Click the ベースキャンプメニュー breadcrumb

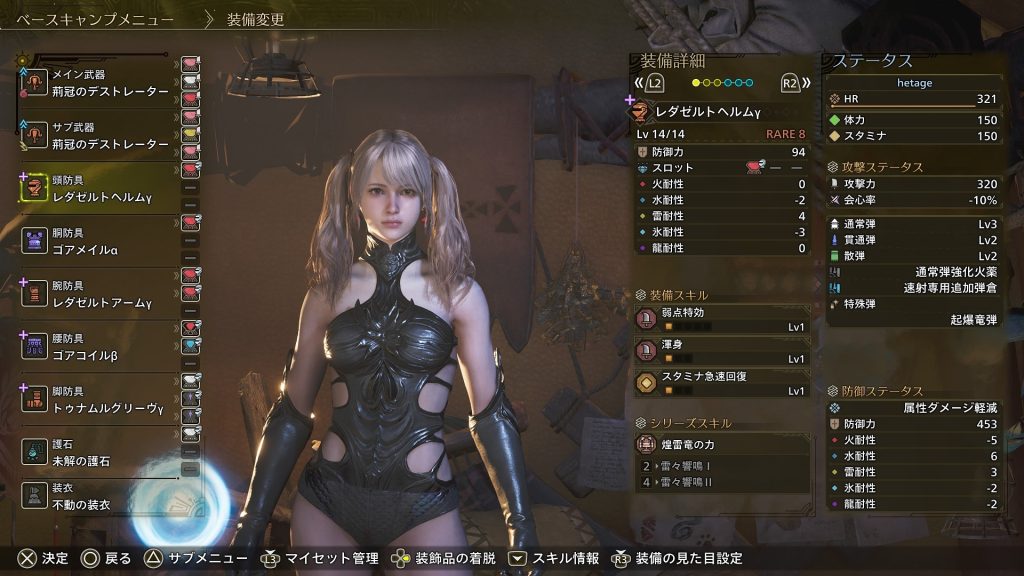point(95,19)
